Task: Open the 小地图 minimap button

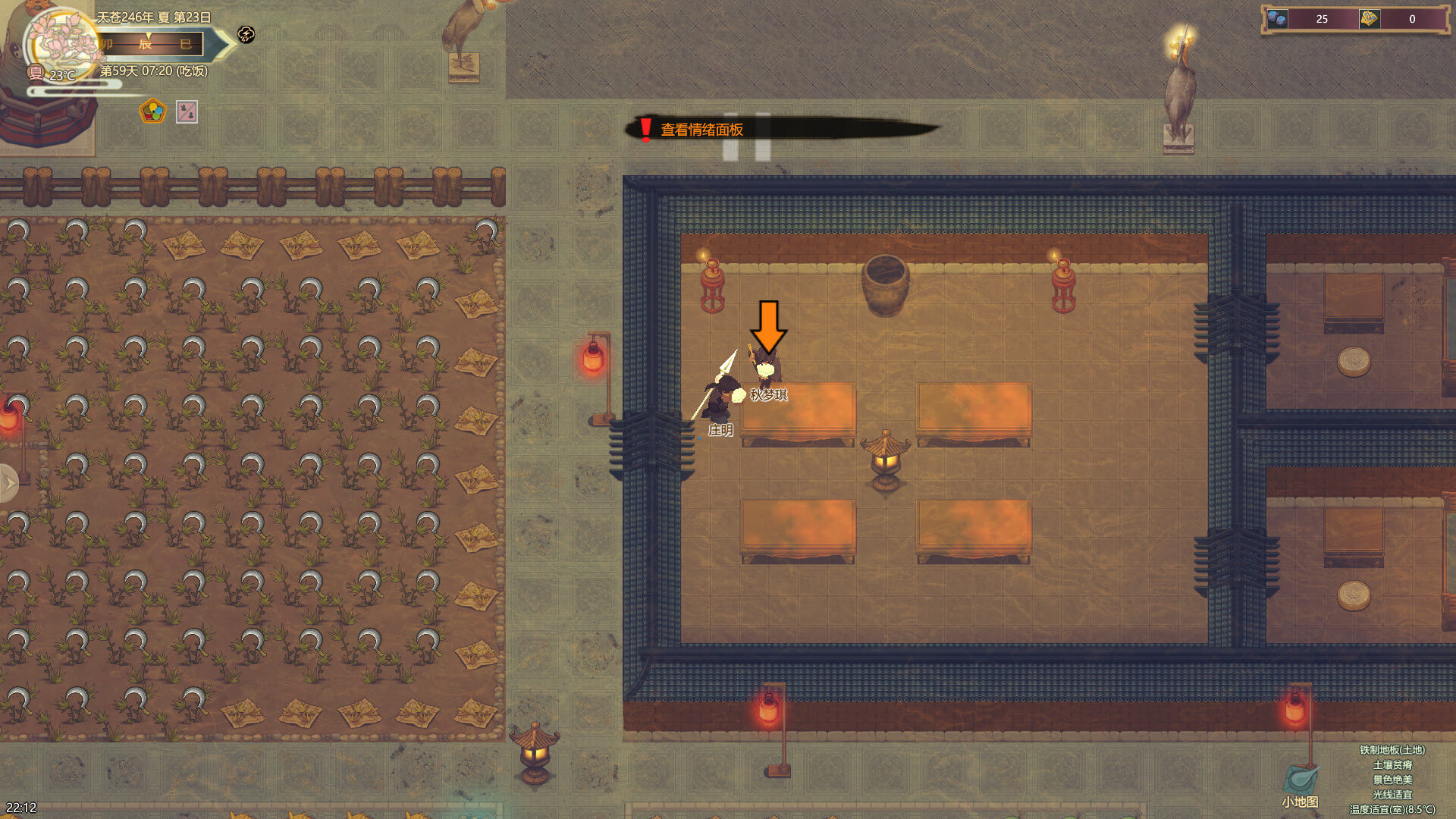Action: [x=1301, y=786]
